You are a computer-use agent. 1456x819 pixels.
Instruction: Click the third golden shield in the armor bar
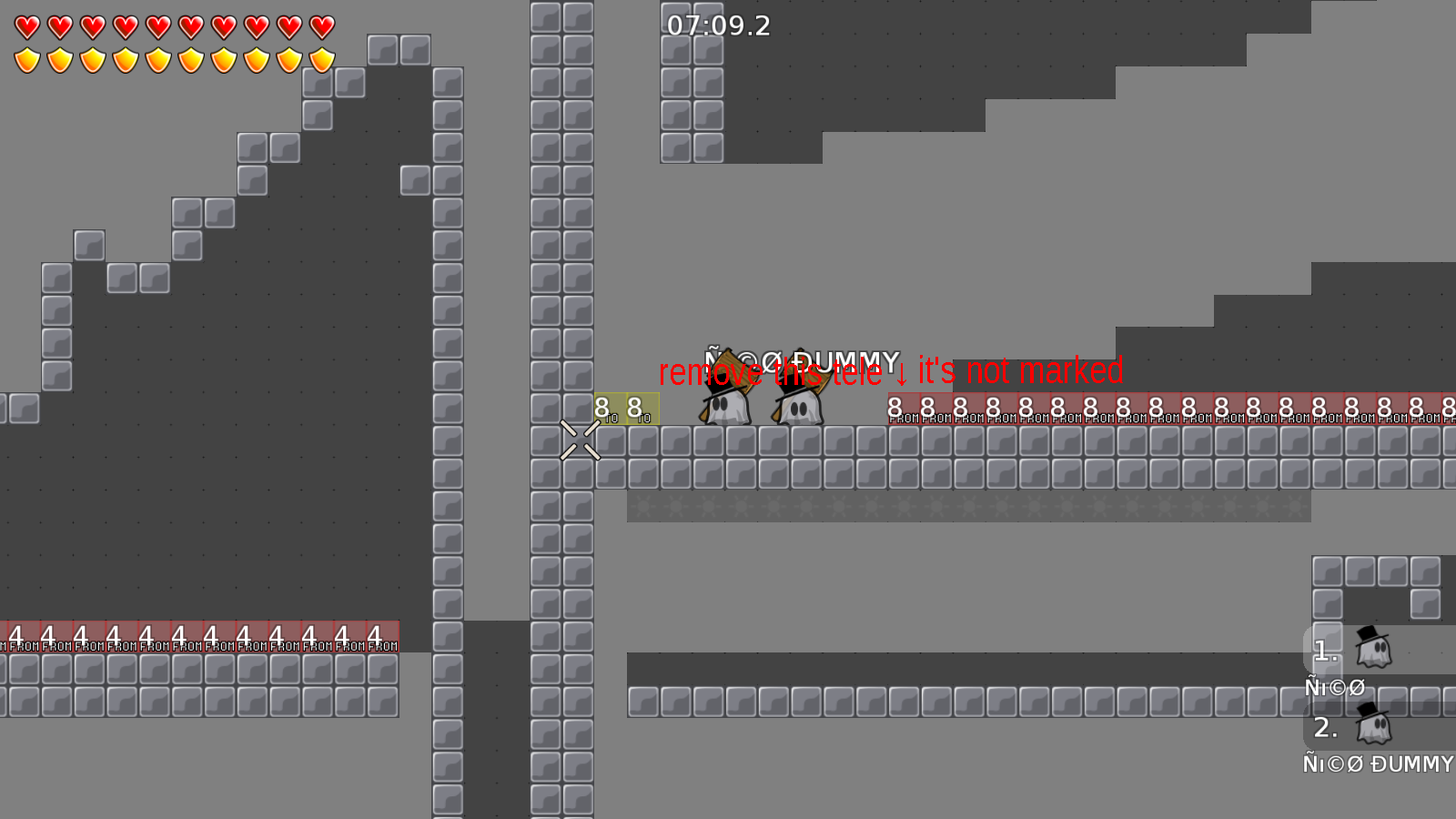[x=91, y=60]
